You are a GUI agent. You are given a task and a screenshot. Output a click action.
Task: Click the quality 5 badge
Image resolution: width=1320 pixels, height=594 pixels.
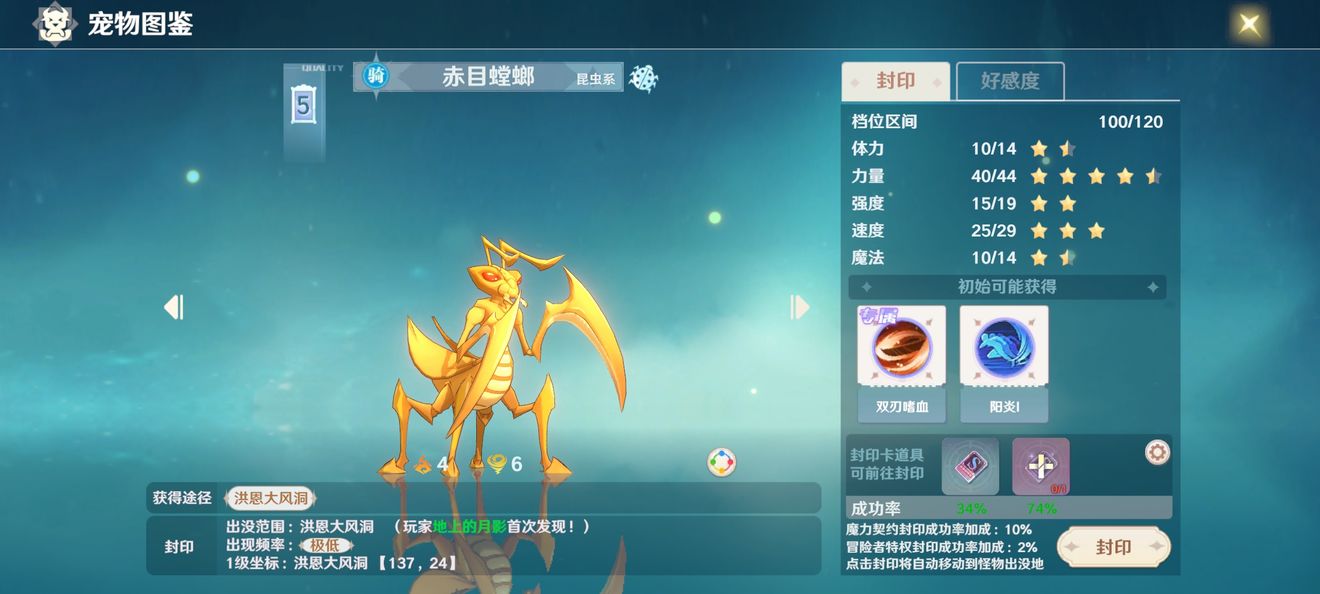pos(304,105)
